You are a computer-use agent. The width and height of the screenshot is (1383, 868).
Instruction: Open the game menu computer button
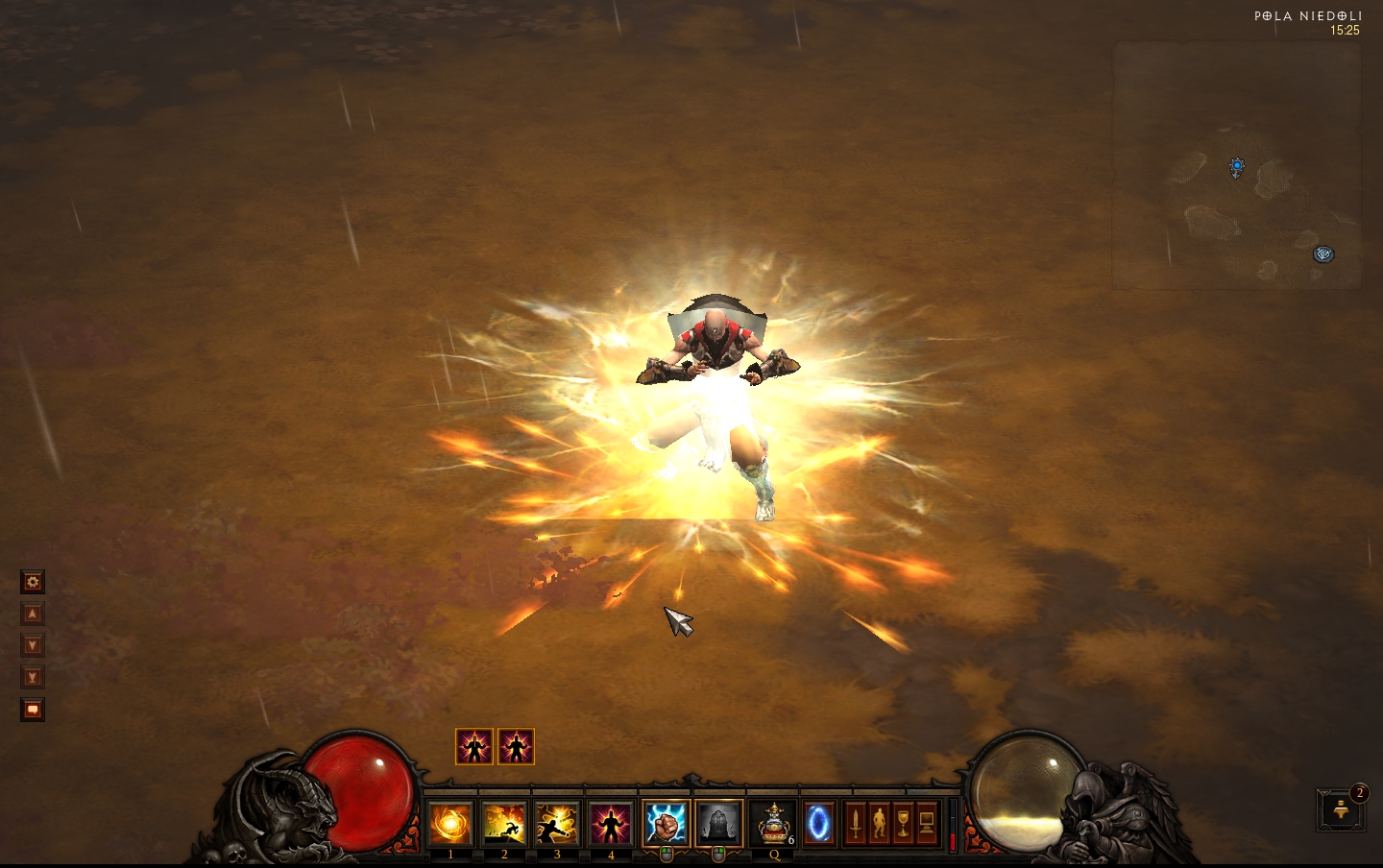tap(927, 824)
